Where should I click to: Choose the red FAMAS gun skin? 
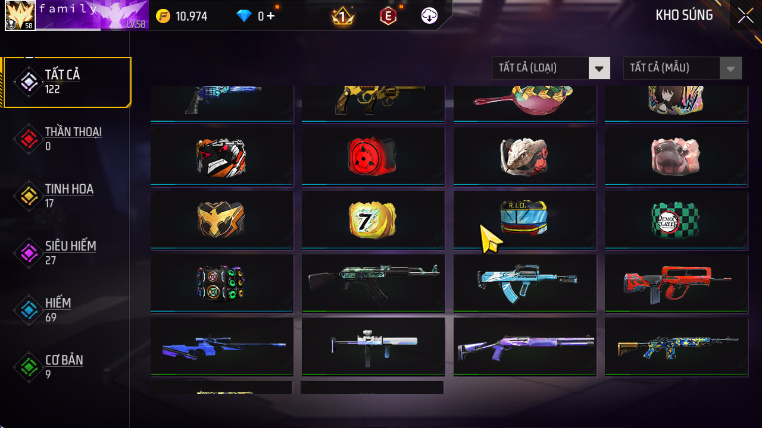[x=676, y=281]
